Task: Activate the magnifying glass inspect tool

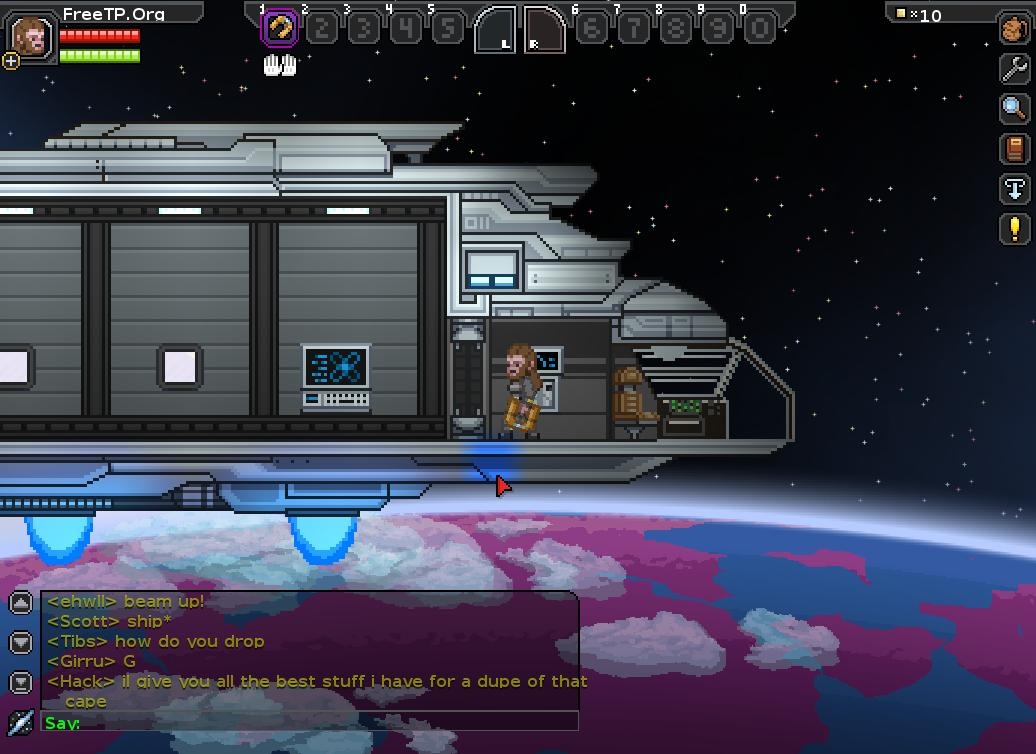Action: (x=1014, y=108)
